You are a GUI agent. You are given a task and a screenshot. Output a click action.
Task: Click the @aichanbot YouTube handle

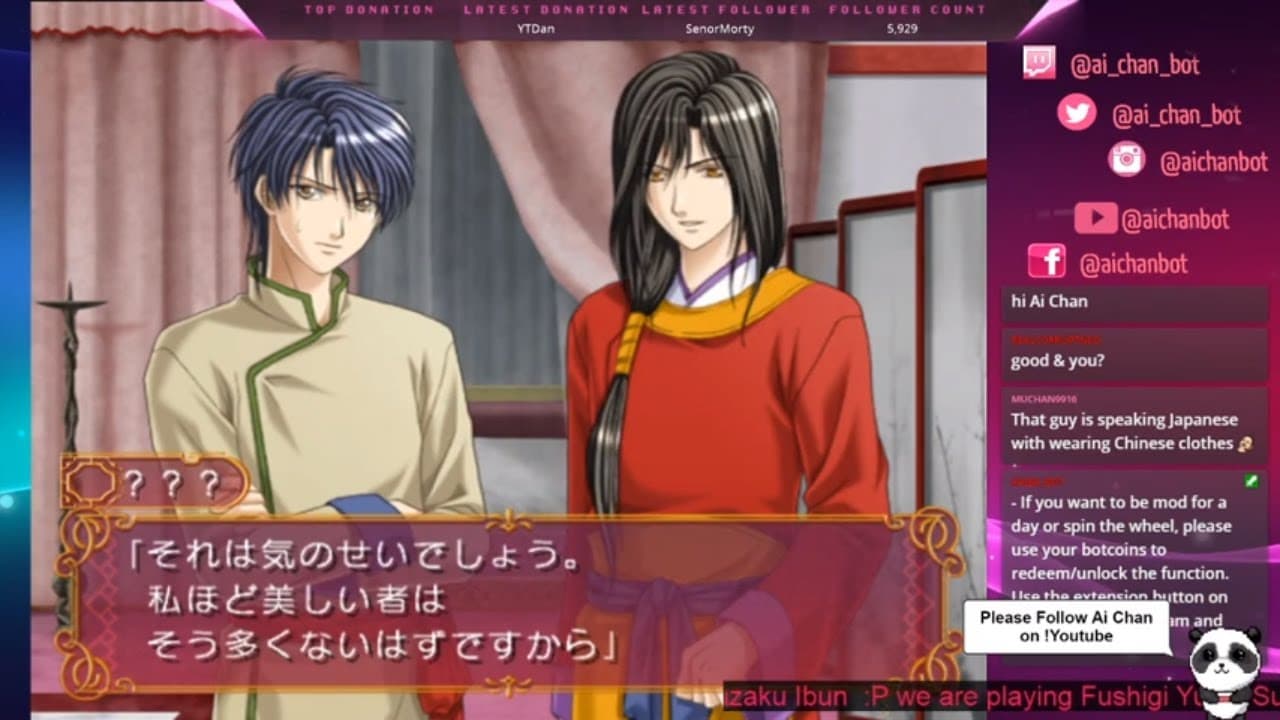[1175, 220]
